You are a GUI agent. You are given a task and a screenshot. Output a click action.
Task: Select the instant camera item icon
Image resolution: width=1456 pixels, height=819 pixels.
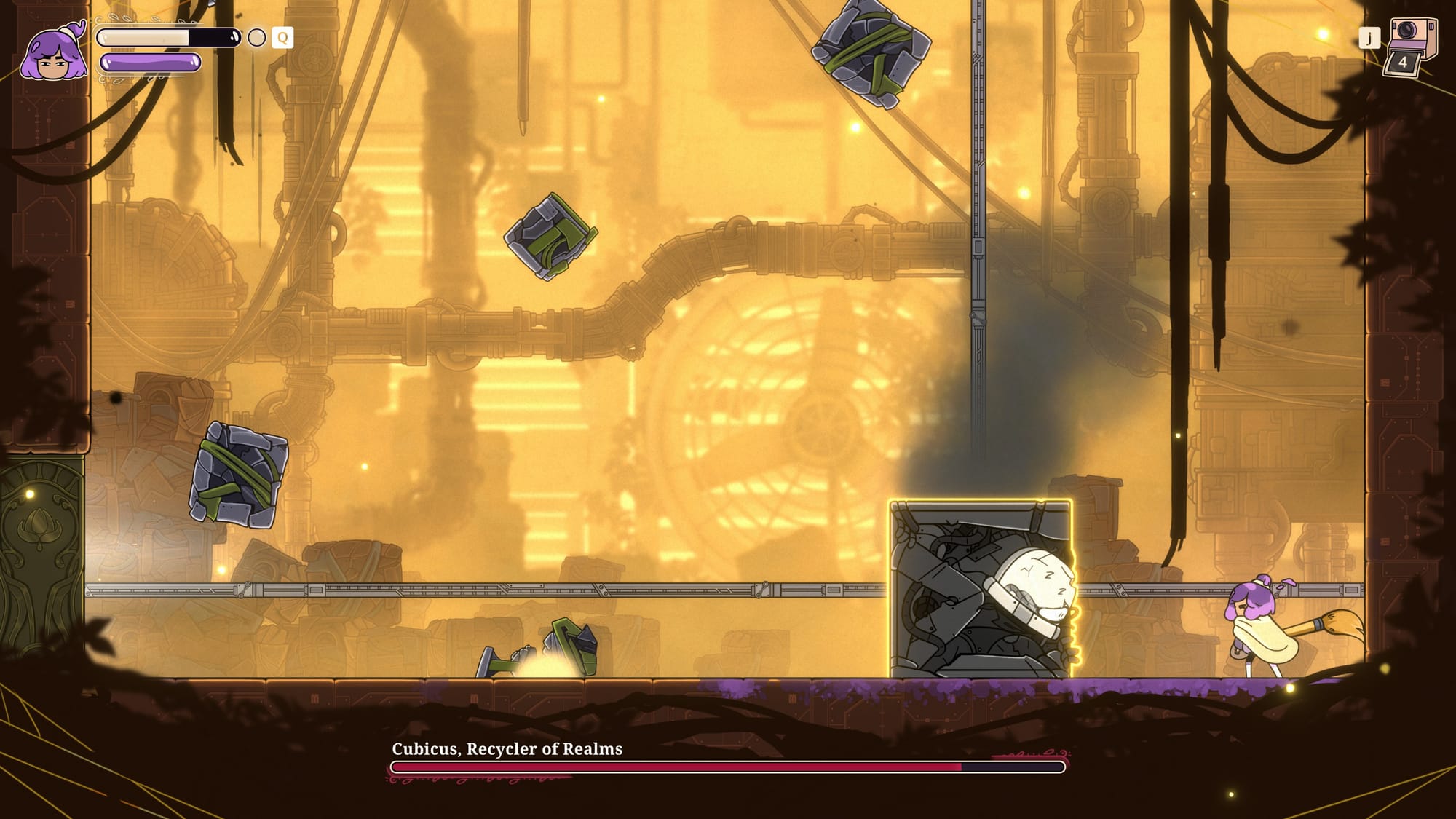tap(1412, 45)
